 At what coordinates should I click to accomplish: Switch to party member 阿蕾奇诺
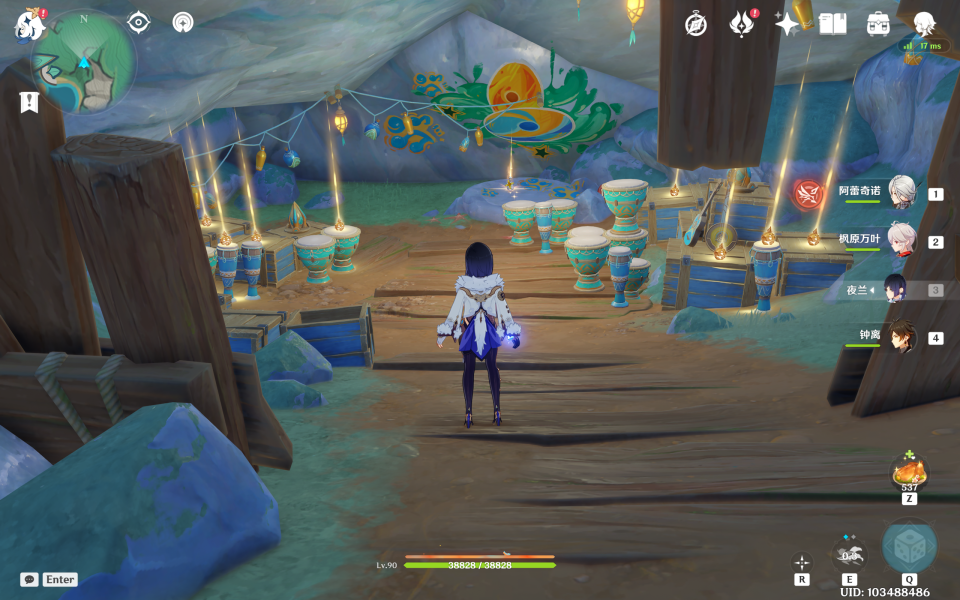click(902, 193)
